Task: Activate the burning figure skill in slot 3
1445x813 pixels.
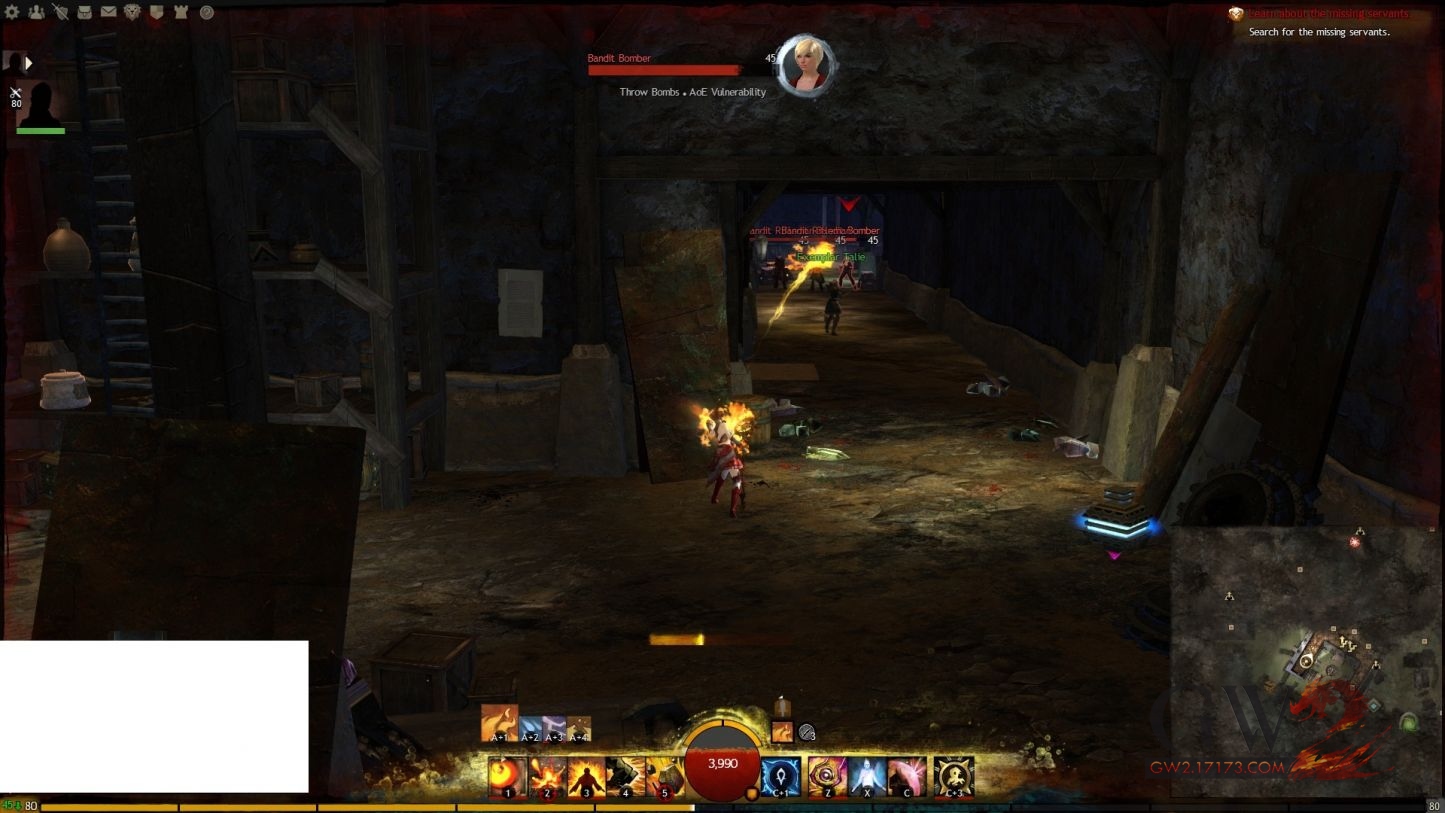Action: click(586, 776)
